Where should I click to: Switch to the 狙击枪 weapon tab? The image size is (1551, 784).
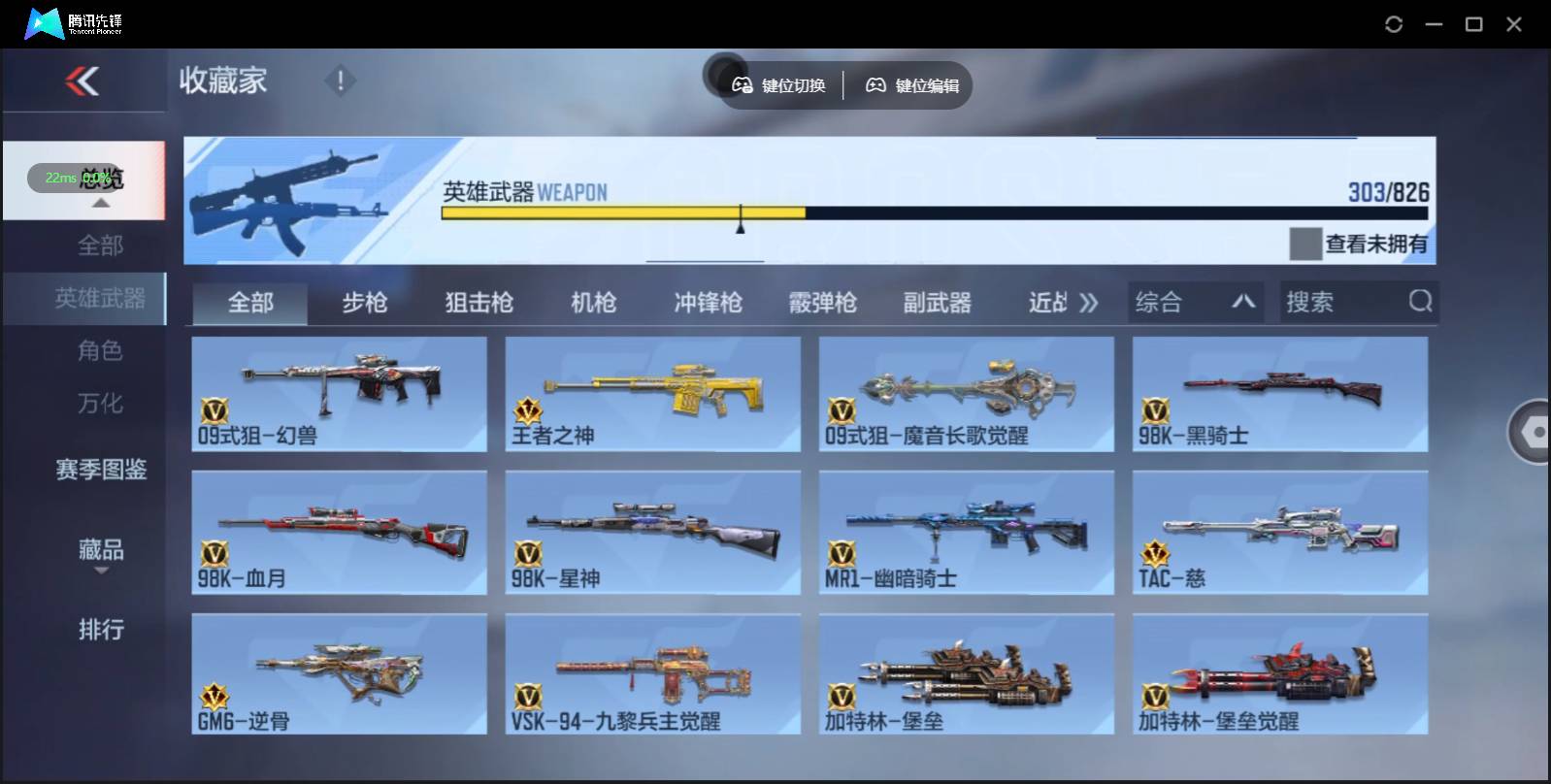(x=478, y=302)
